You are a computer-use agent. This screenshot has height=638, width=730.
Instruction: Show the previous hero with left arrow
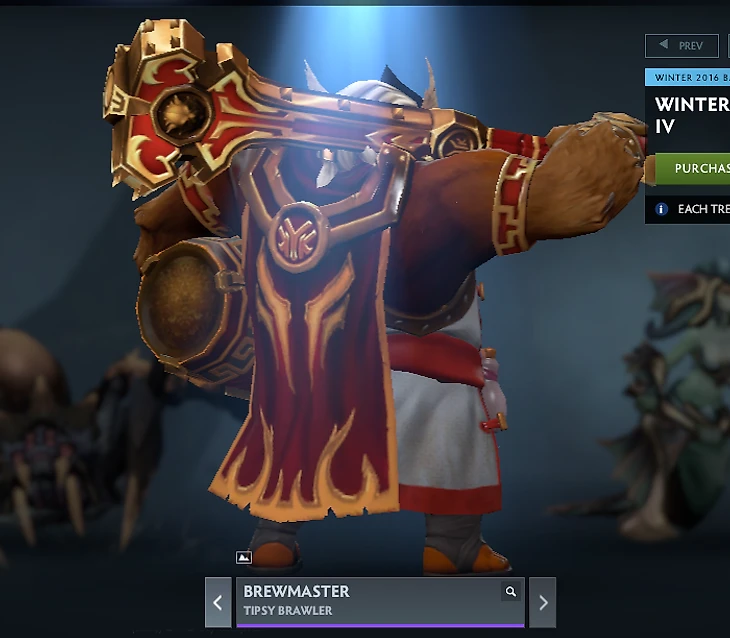[x=218, y=603]
